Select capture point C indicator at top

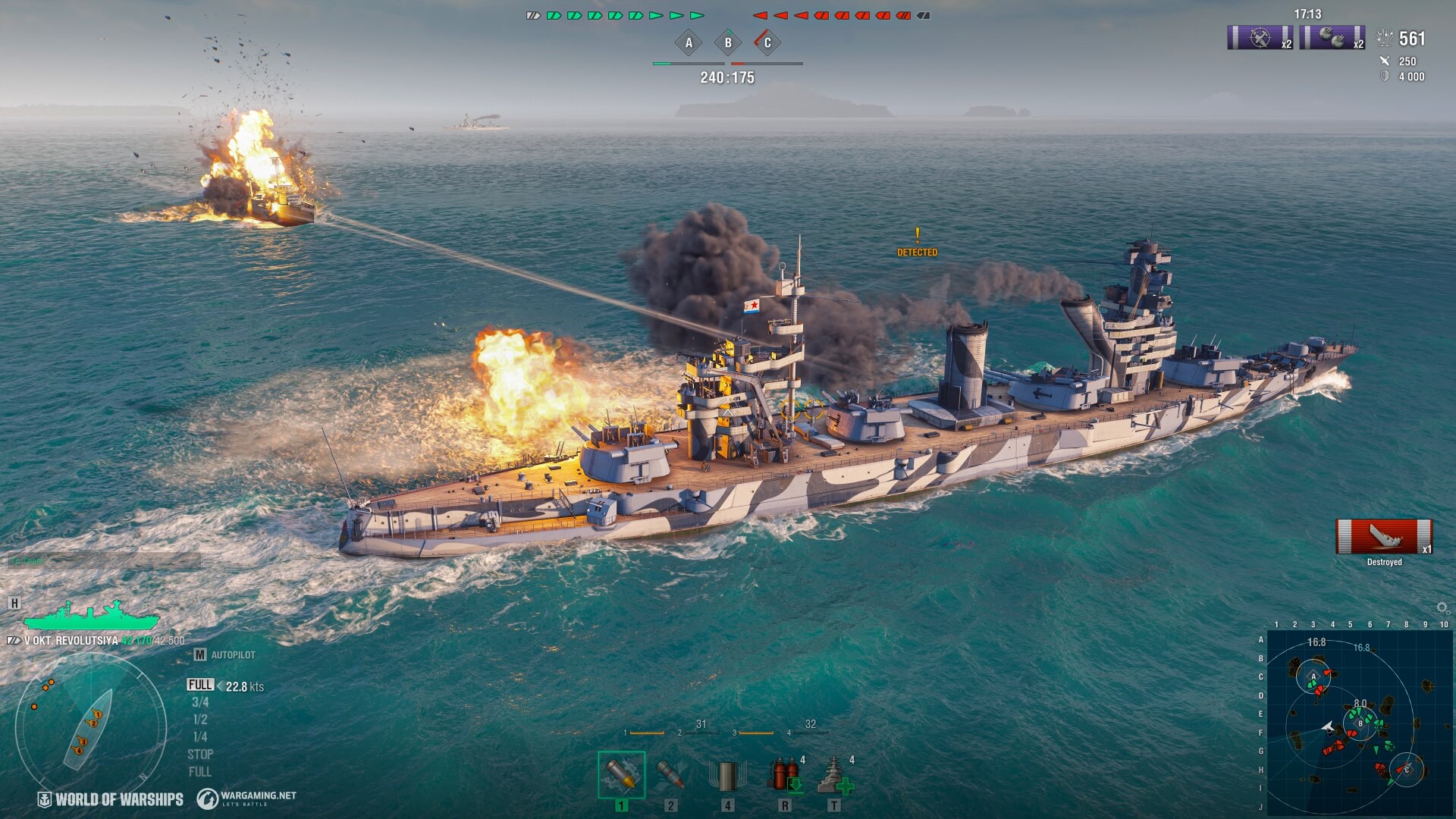coord(767,43)
